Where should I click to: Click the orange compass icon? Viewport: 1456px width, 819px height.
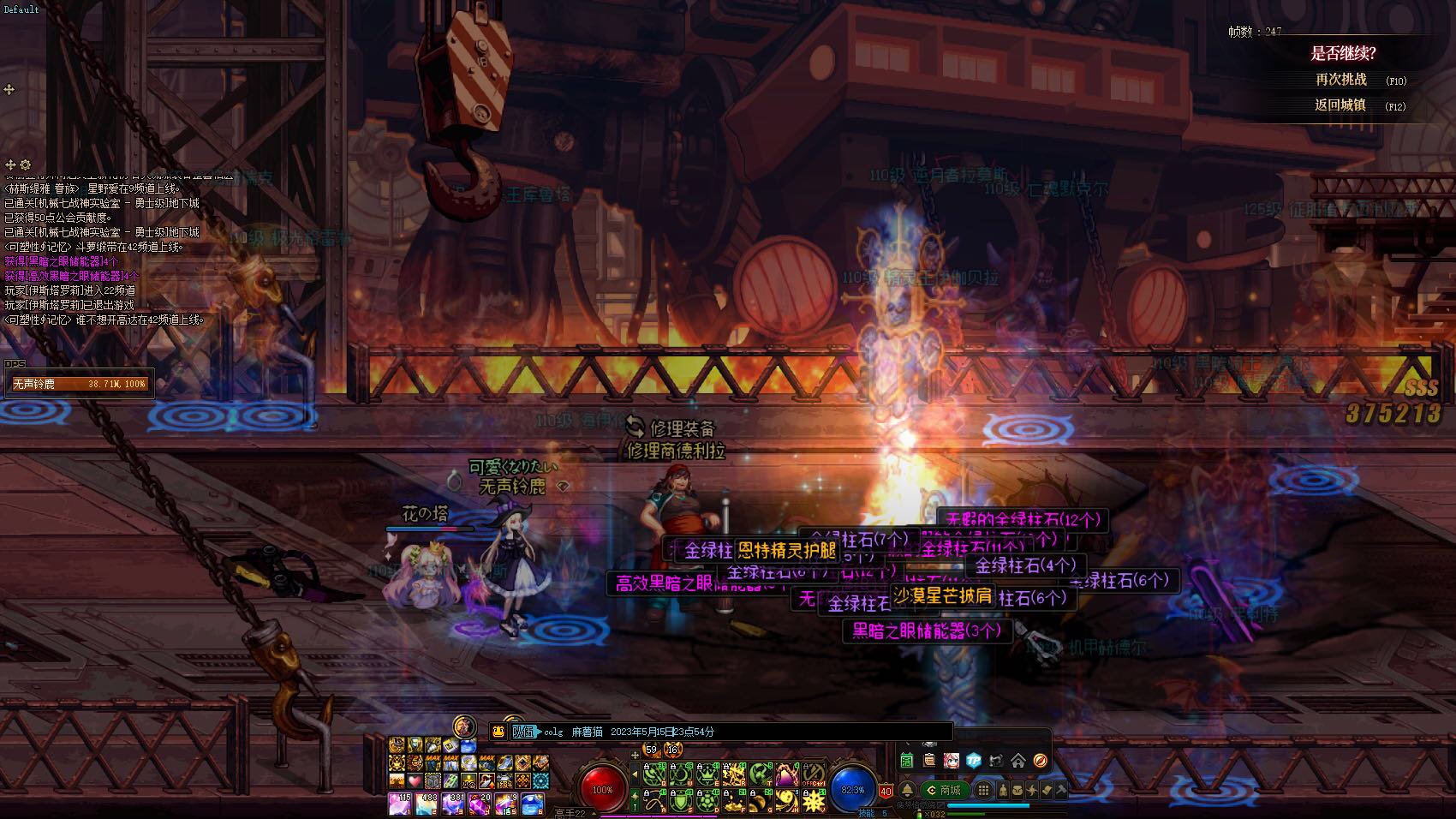[1041, 761]
